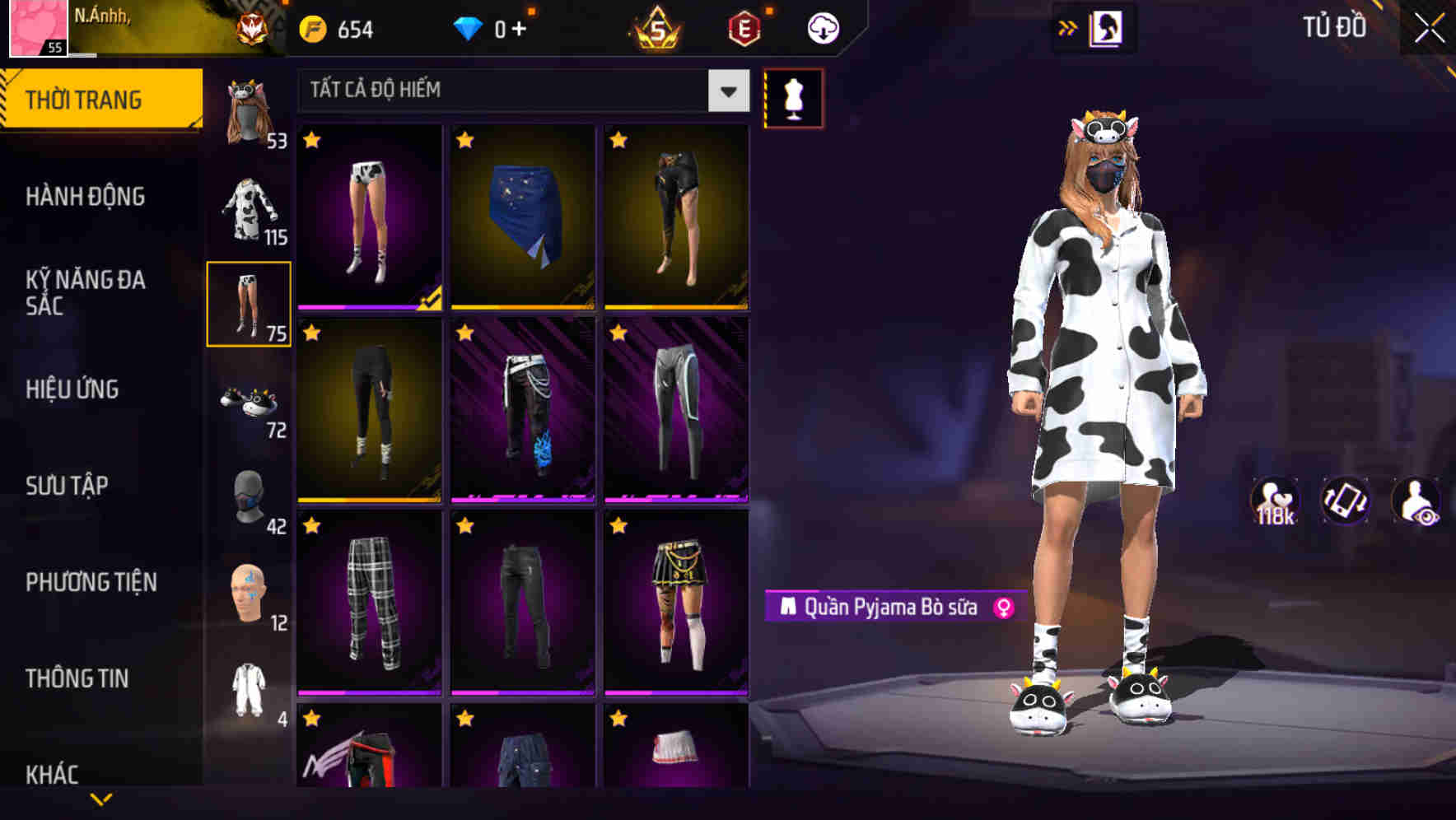Expand the double-chevron arrows in the top bar
This screenshot has width=1456, height=820.
point(1068,27)
